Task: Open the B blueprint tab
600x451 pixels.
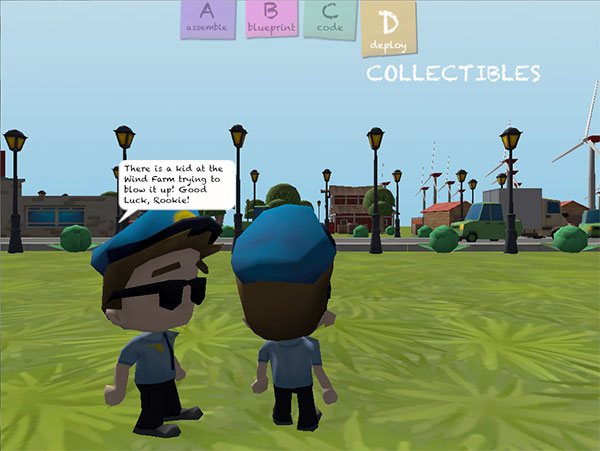Action: (269, 19)
